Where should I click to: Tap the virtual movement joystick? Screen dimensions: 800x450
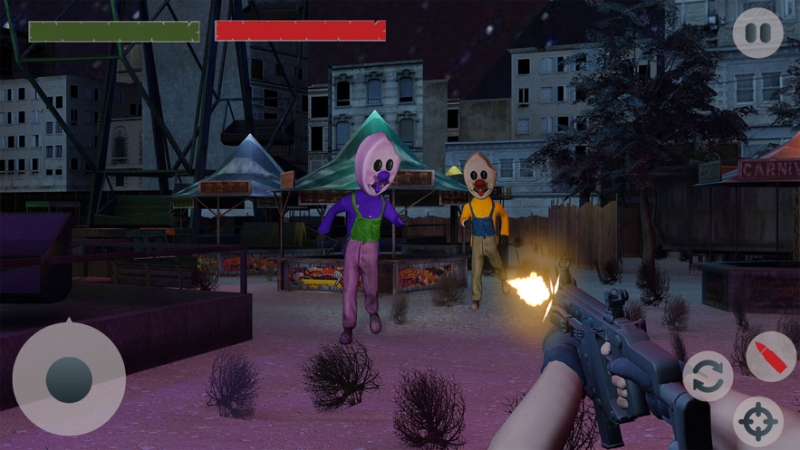tap(69, 379)
